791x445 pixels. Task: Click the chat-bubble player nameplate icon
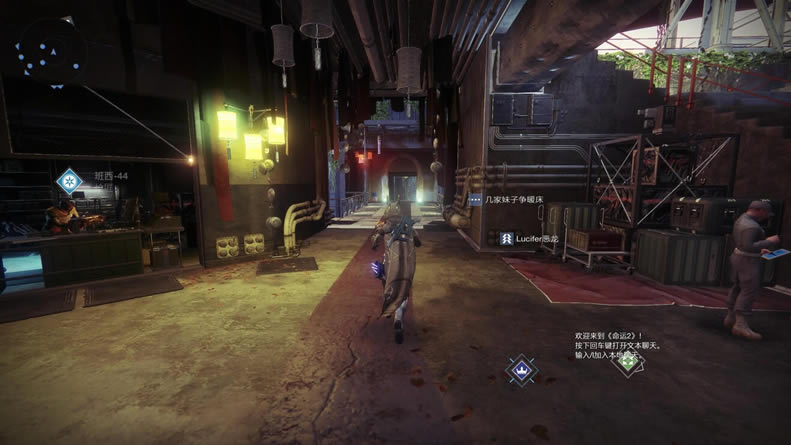click(x=475, y=200)
